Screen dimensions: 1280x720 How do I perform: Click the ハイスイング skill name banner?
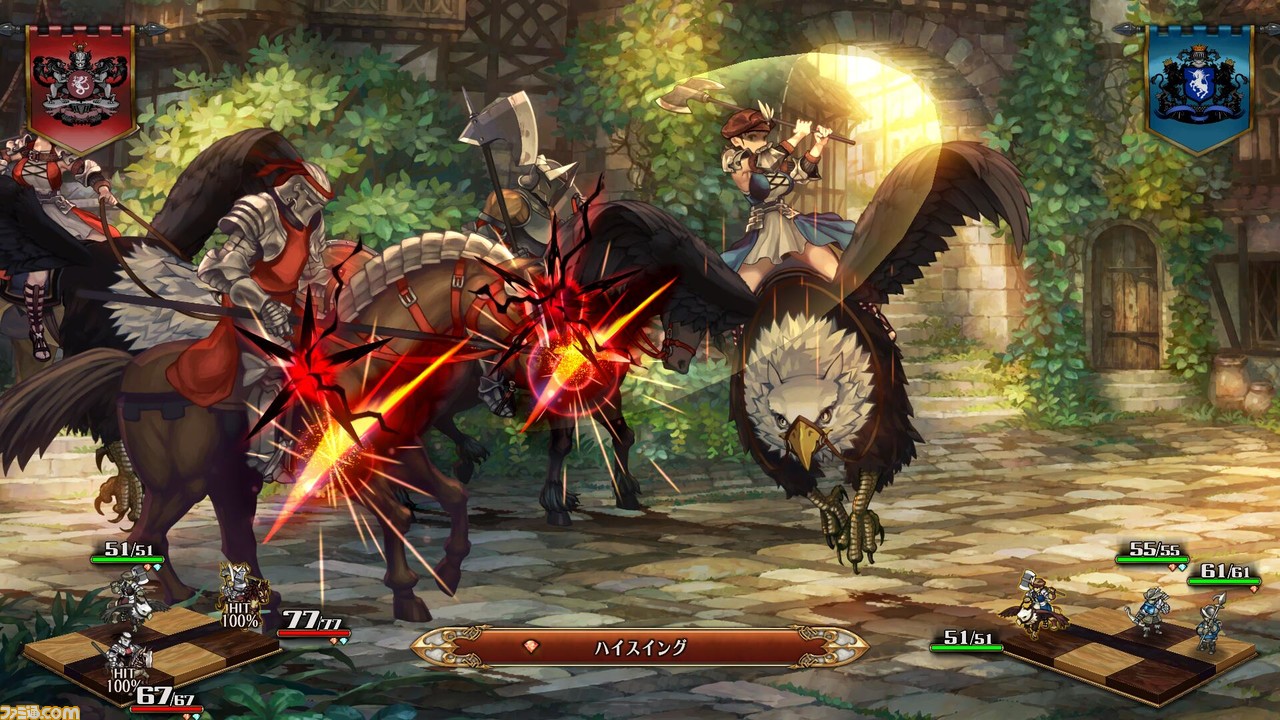639,647
